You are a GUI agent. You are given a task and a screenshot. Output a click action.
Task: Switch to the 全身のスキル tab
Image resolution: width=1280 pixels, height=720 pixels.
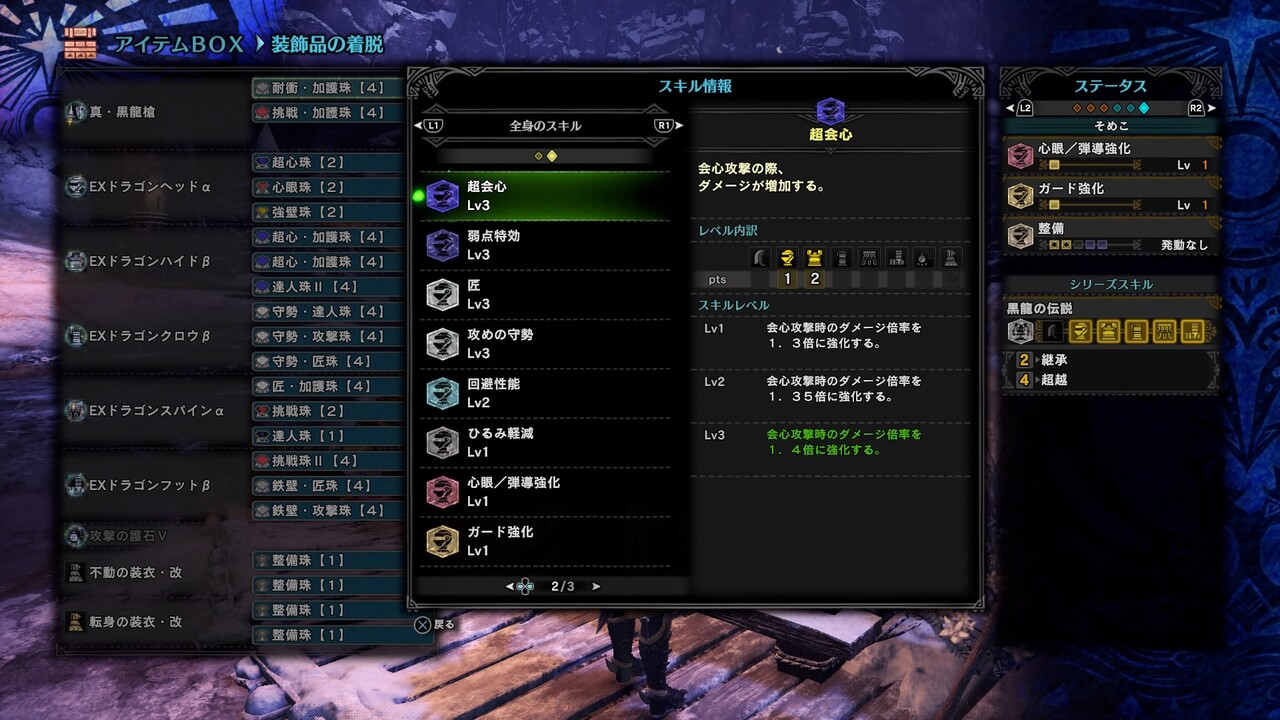pos(543,126)
